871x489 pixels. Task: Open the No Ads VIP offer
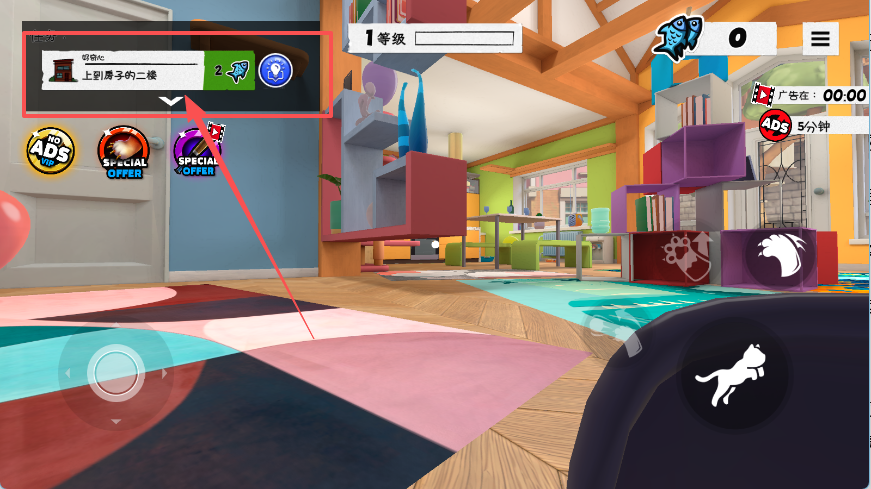pyautogui.click(x=48, y=152)
